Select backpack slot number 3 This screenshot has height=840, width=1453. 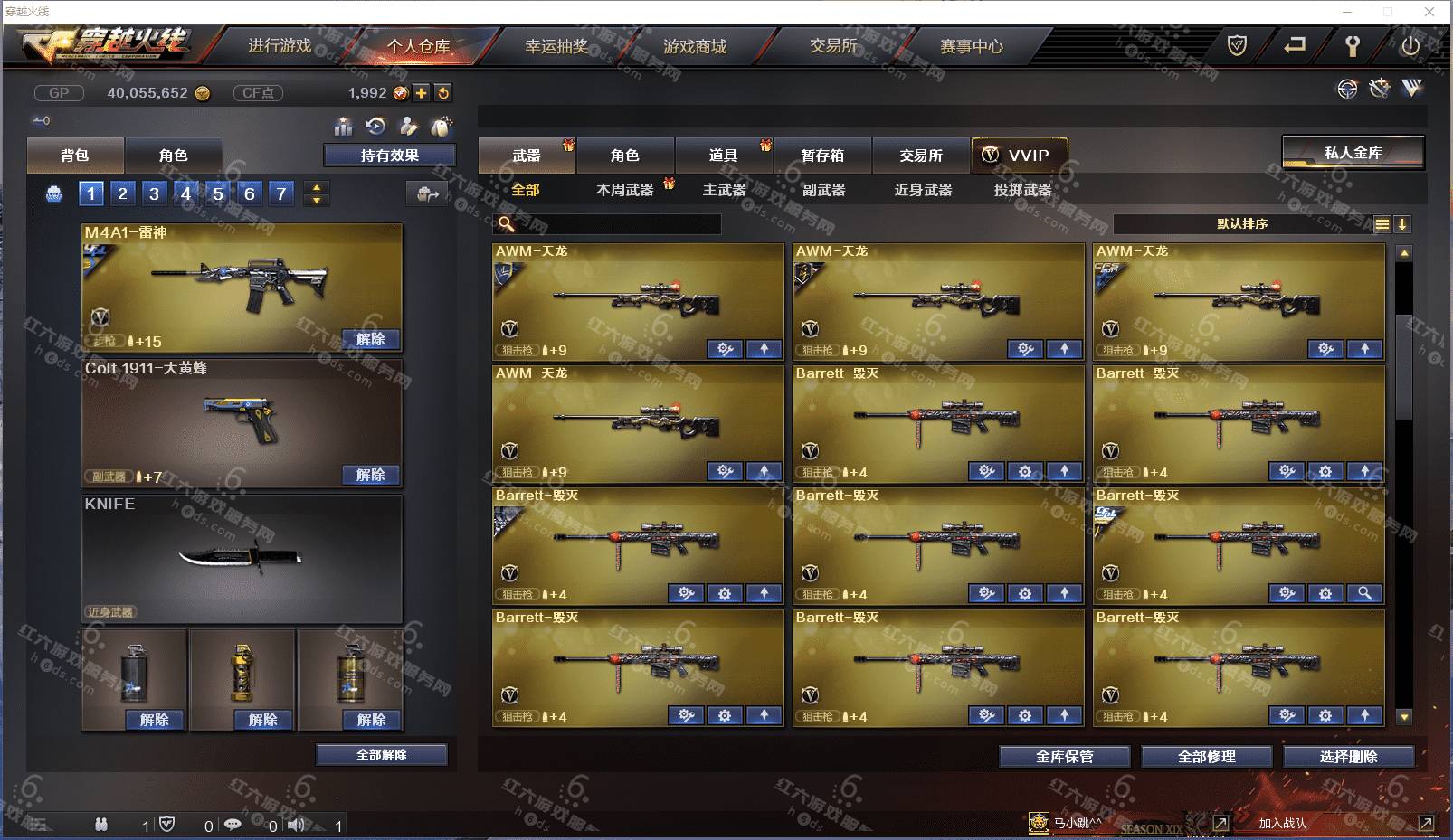[x=155, y=193]
